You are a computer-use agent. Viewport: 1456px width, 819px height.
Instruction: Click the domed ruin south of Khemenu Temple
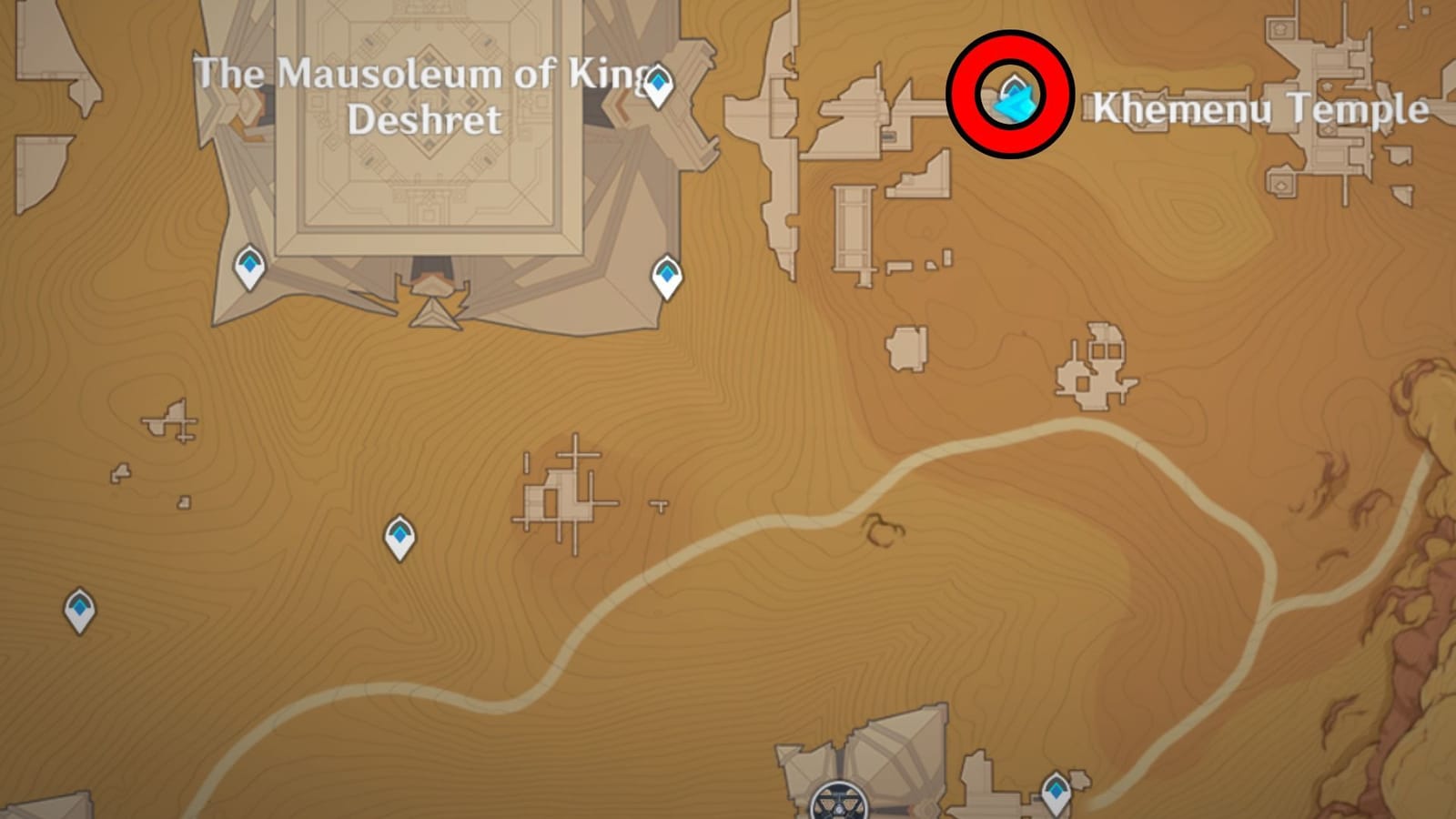(x=1092, y=364)
